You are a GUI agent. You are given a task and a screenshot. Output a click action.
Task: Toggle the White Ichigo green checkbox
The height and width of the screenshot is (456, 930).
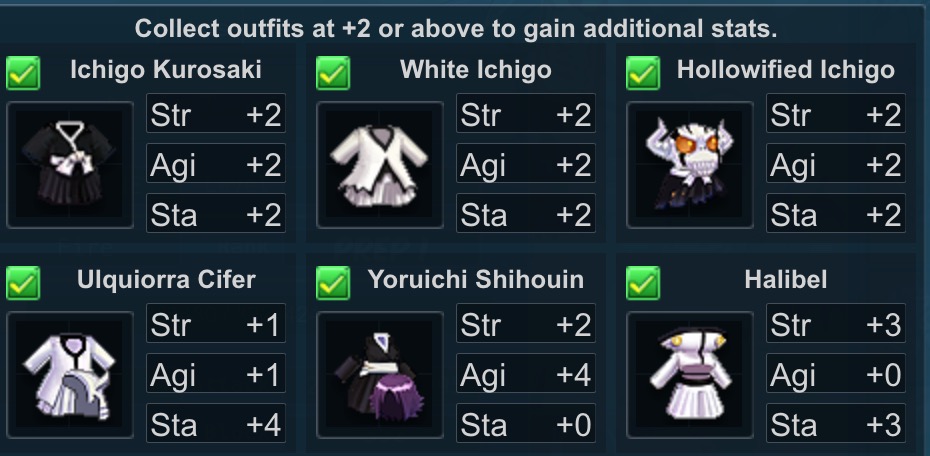(333, 73)
